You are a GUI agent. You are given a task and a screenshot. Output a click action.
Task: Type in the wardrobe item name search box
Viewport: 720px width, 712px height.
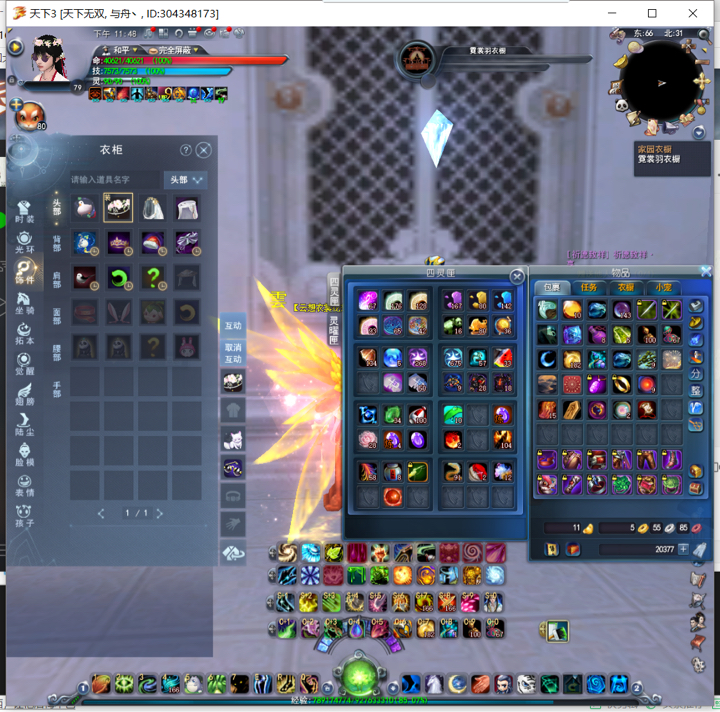[113, 180]
